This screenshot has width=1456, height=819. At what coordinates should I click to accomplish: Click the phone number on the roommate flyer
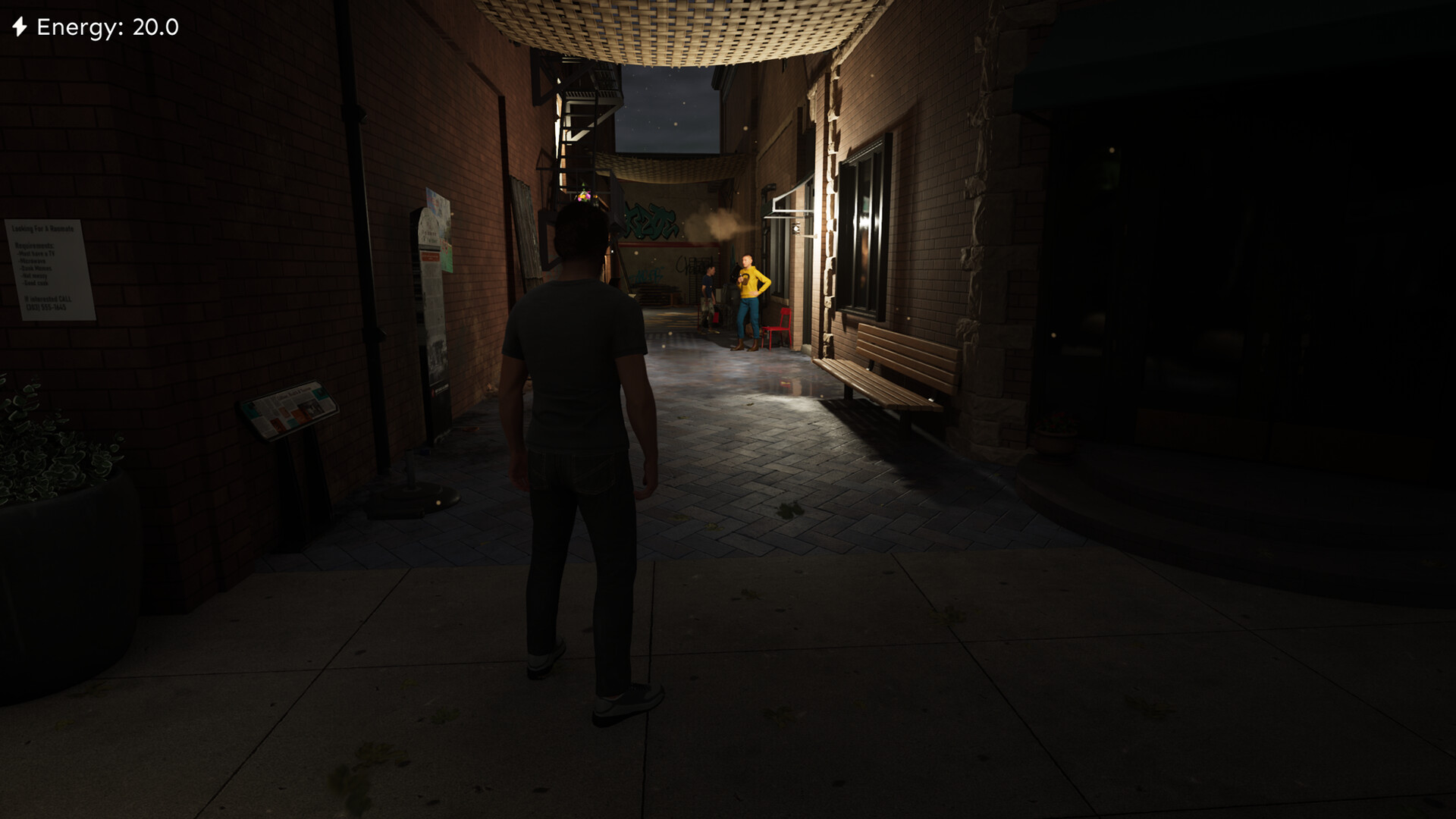point(45,306)
